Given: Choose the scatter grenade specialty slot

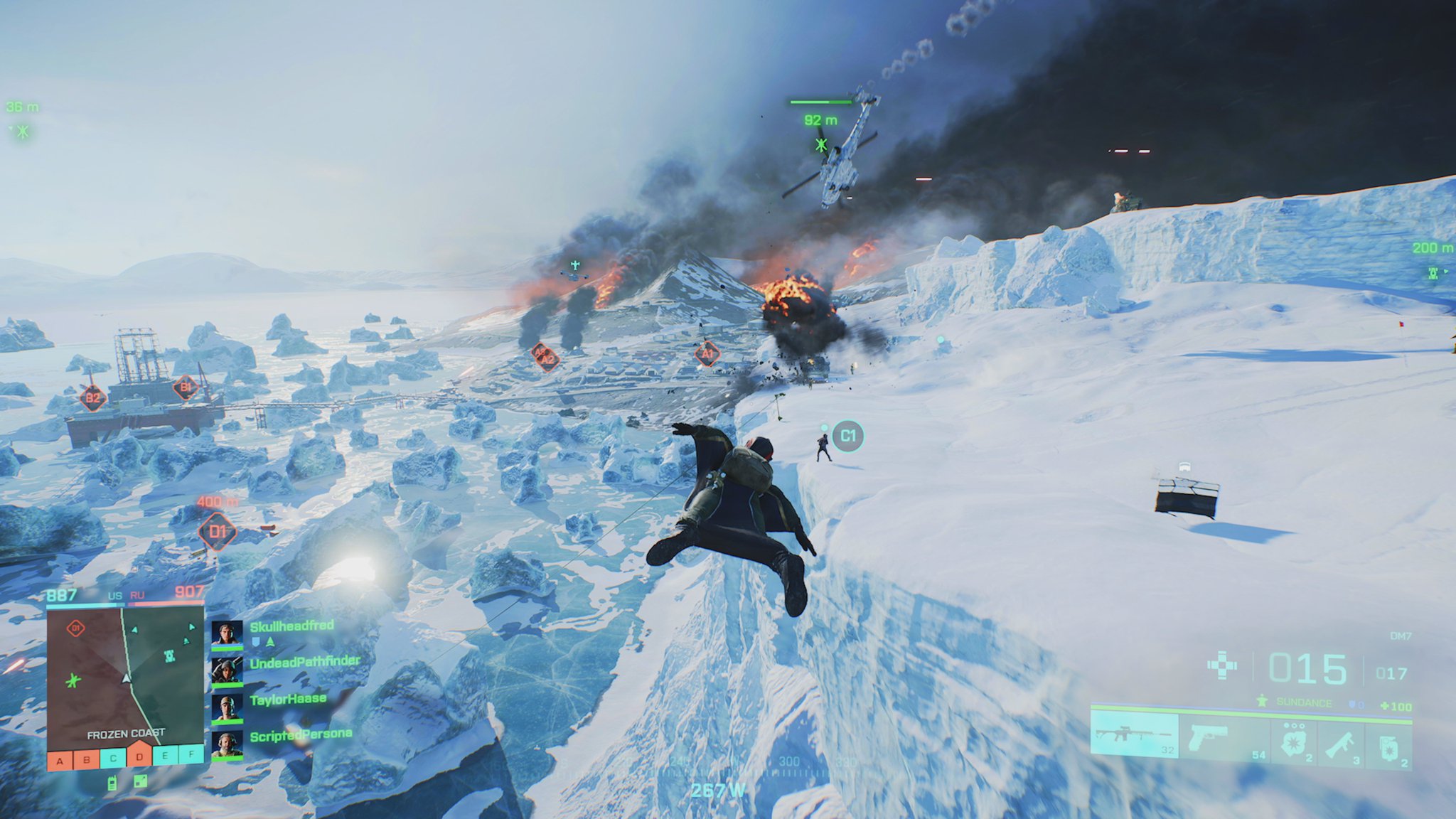Looking at the screenshot, I should tap(1294, 741).
